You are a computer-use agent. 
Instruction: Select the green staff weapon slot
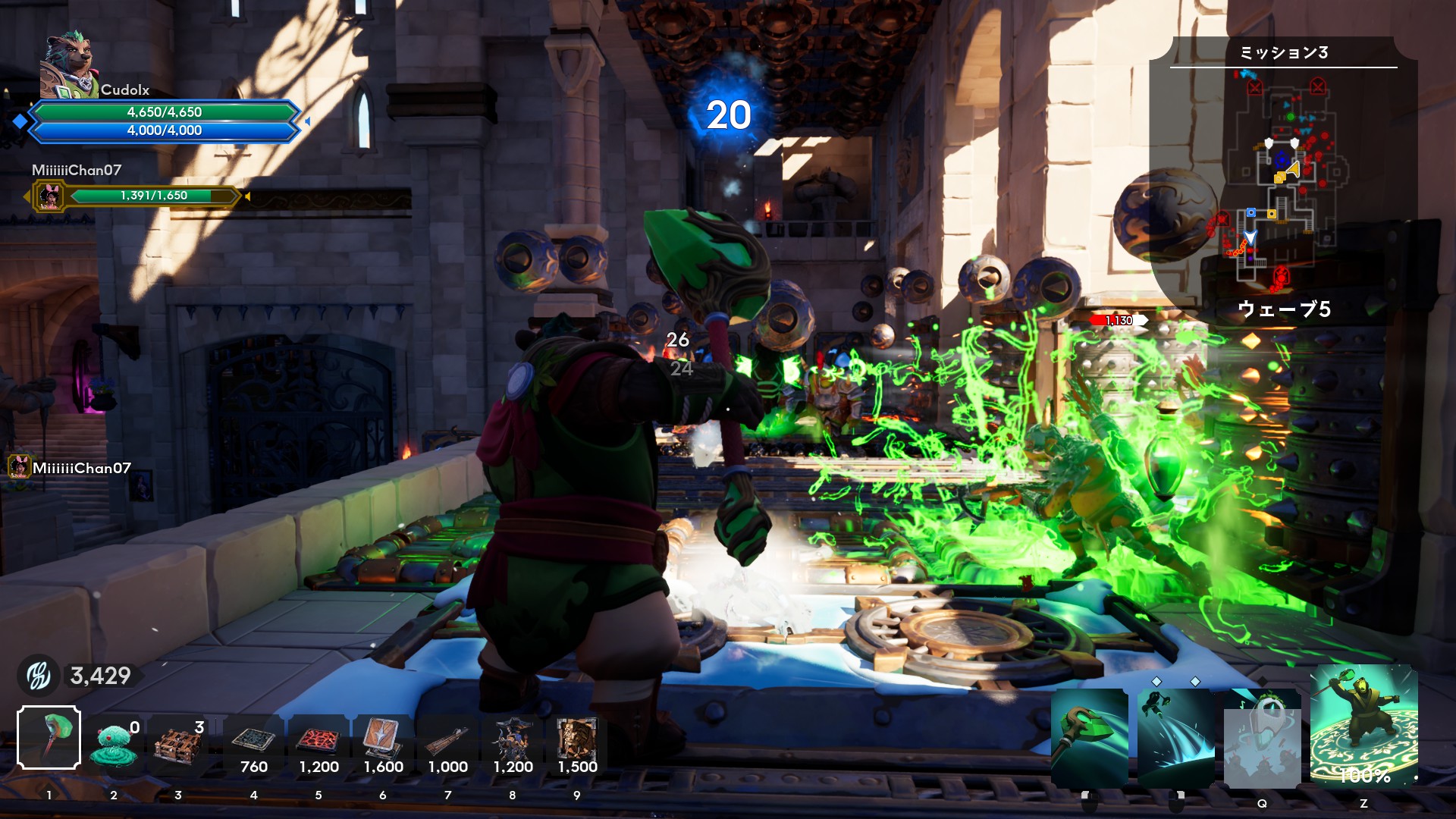[49, 737]
